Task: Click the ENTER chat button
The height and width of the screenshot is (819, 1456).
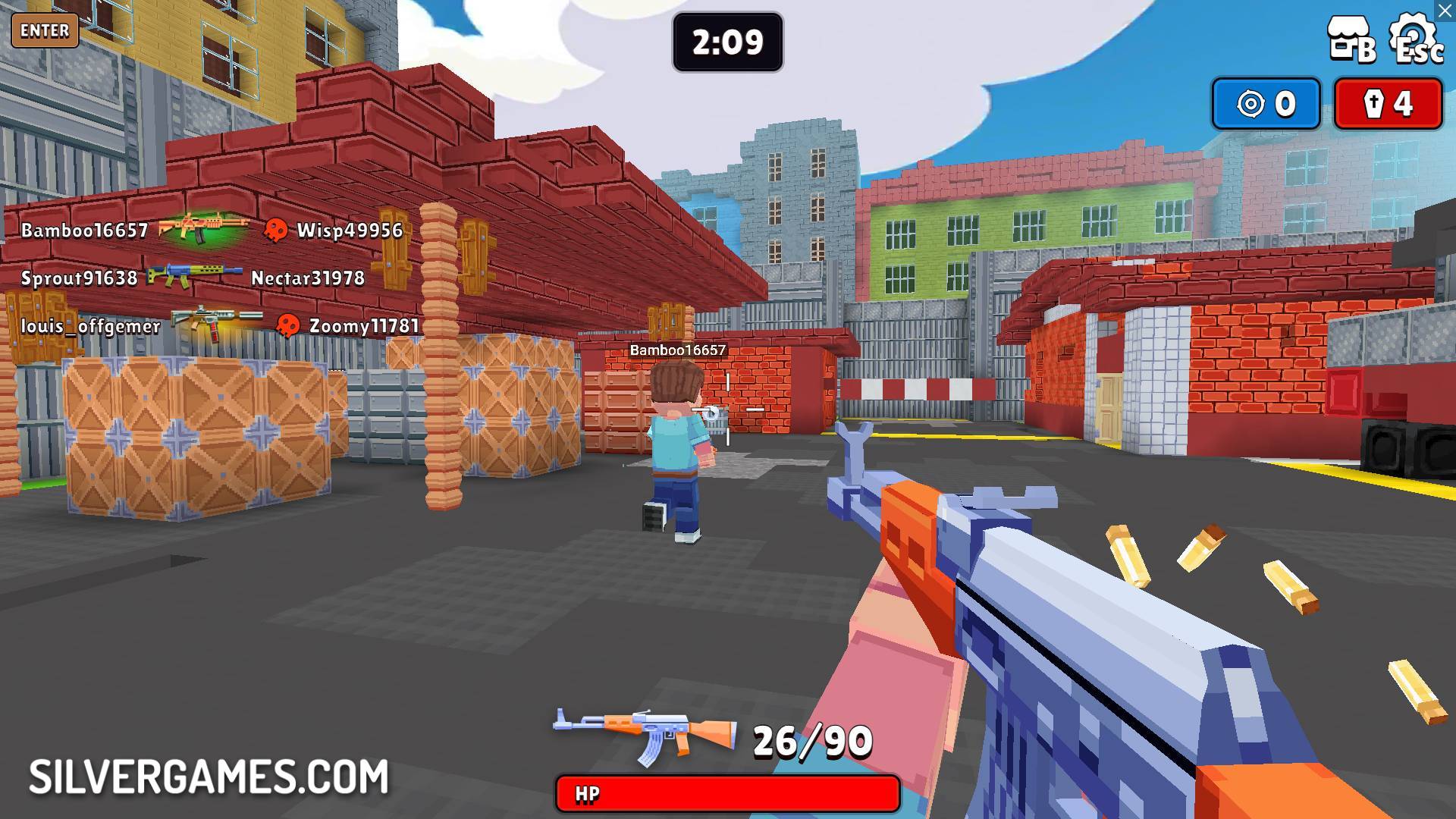Action: (x=45, y=31)
